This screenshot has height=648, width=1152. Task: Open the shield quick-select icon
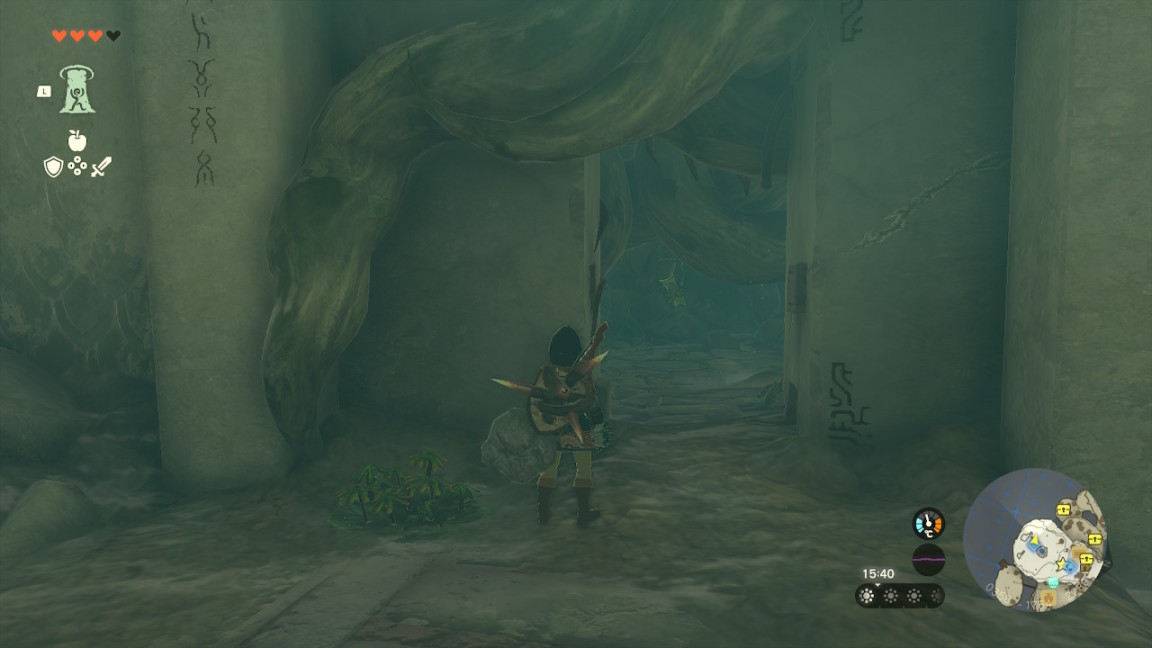coord(53,167)
